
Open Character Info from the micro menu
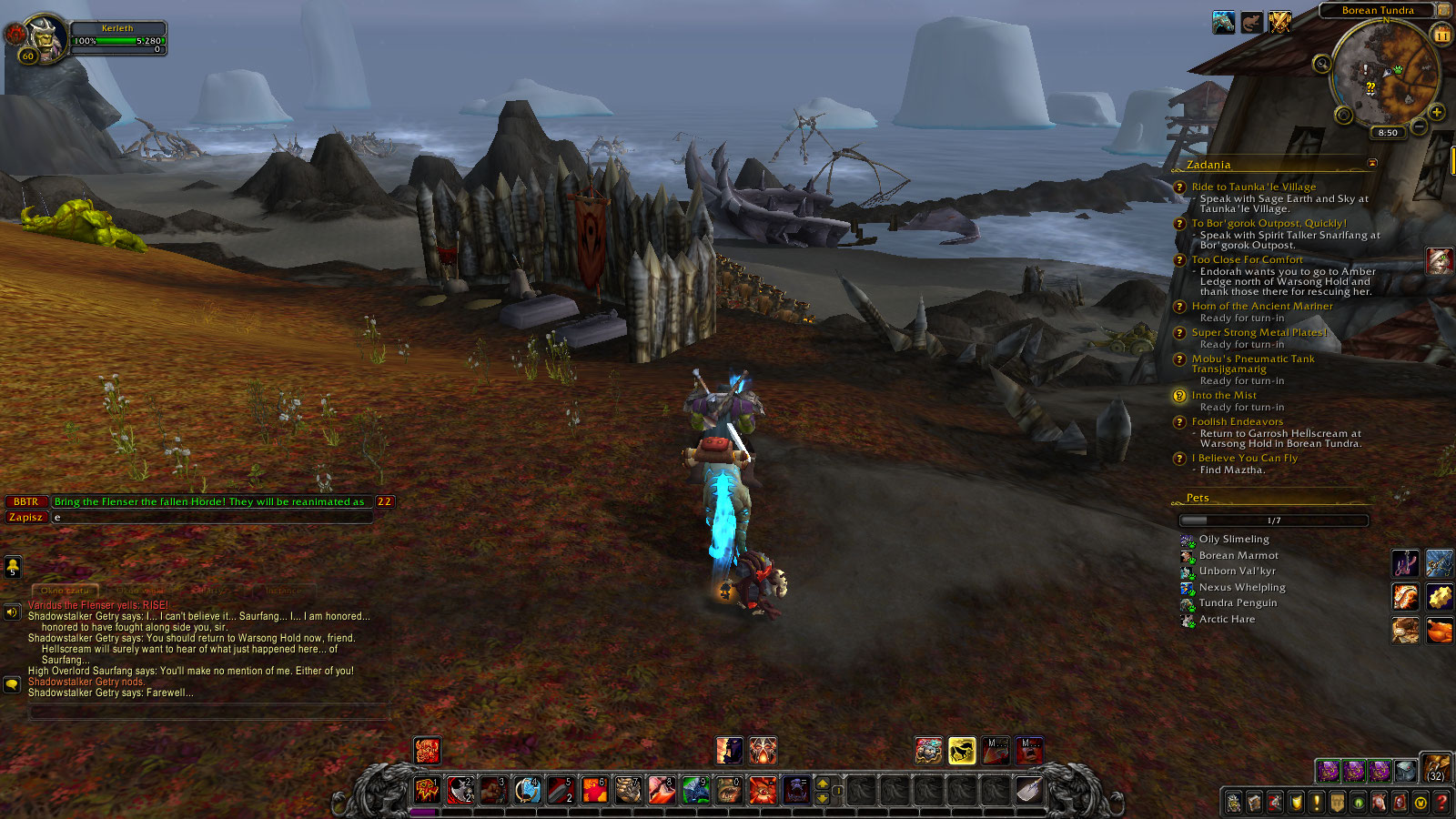(x=1233, y=801)
